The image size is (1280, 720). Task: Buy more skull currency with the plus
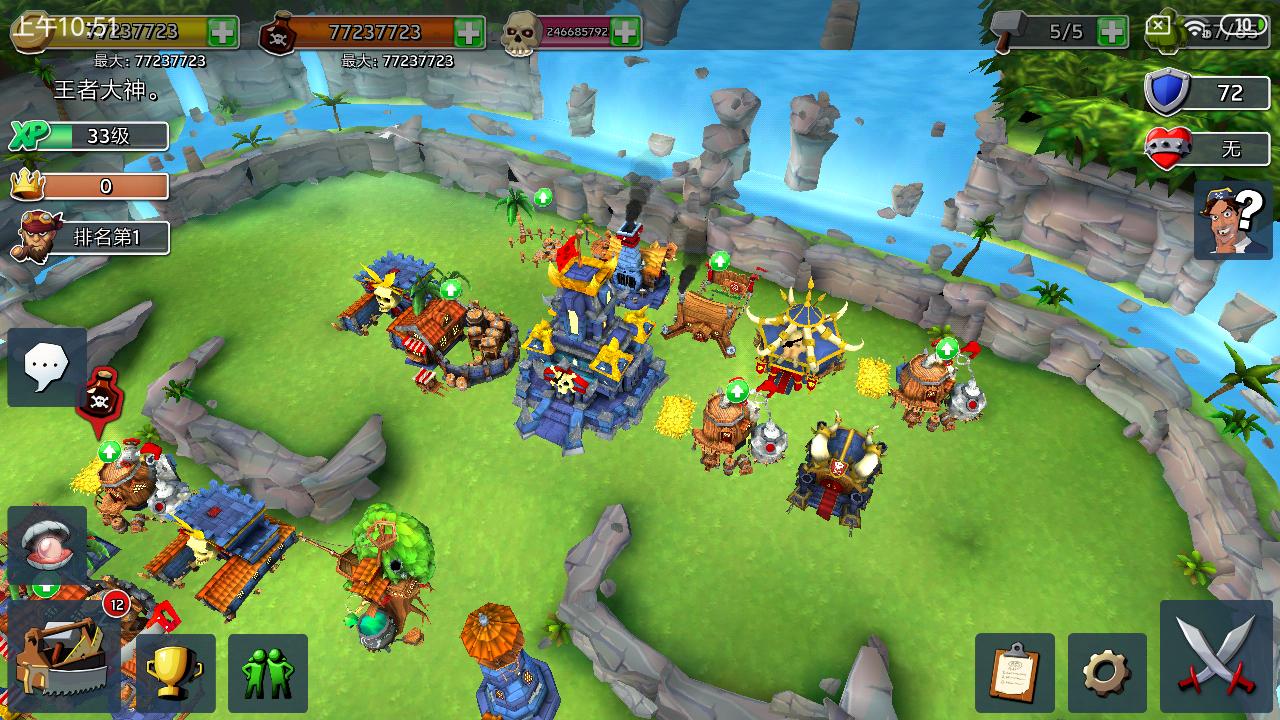tap(625, 32)
